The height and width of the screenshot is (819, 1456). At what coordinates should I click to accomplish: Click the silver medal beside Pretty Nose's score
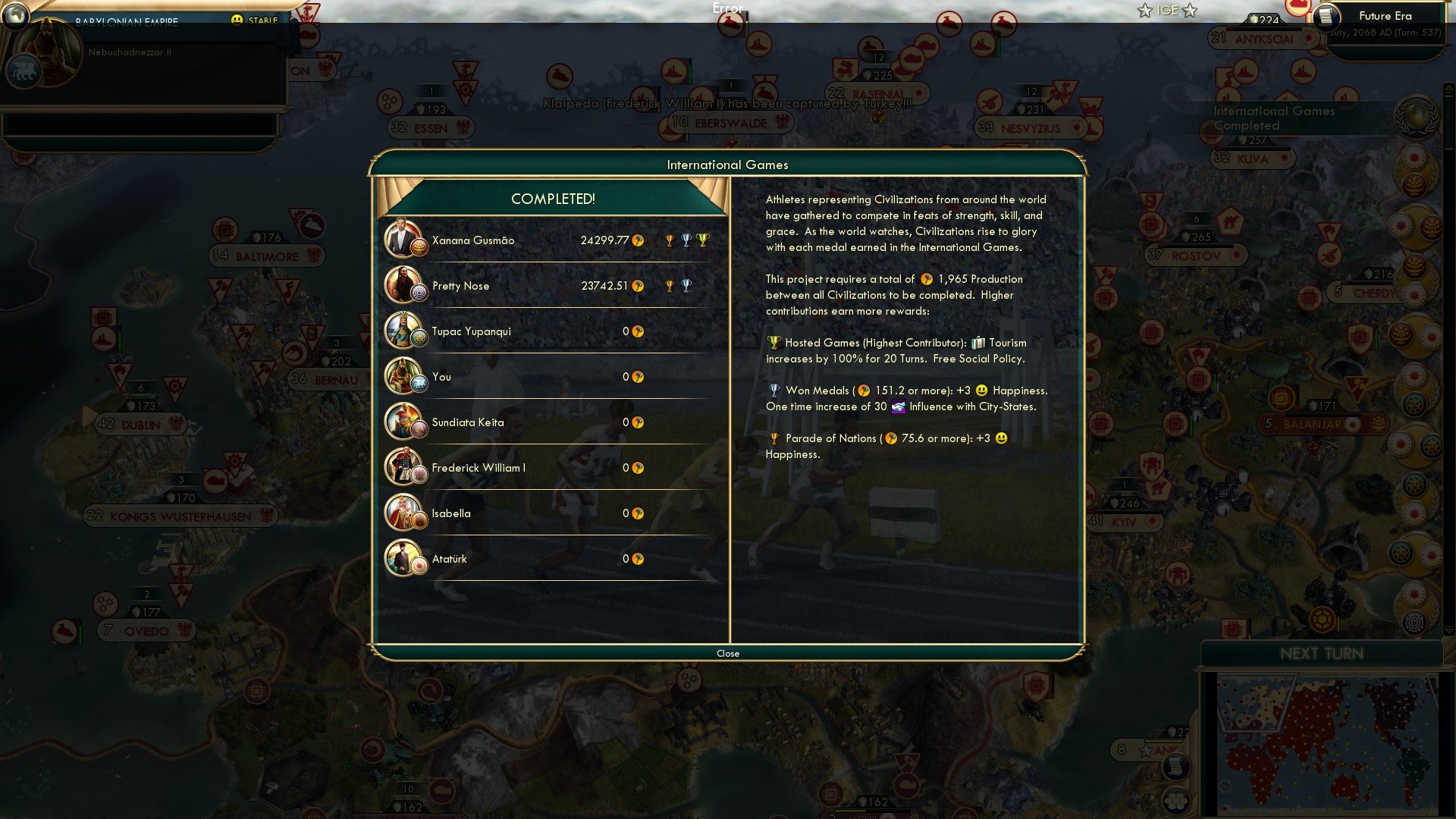pyautogui.click(x=686, y=286)
